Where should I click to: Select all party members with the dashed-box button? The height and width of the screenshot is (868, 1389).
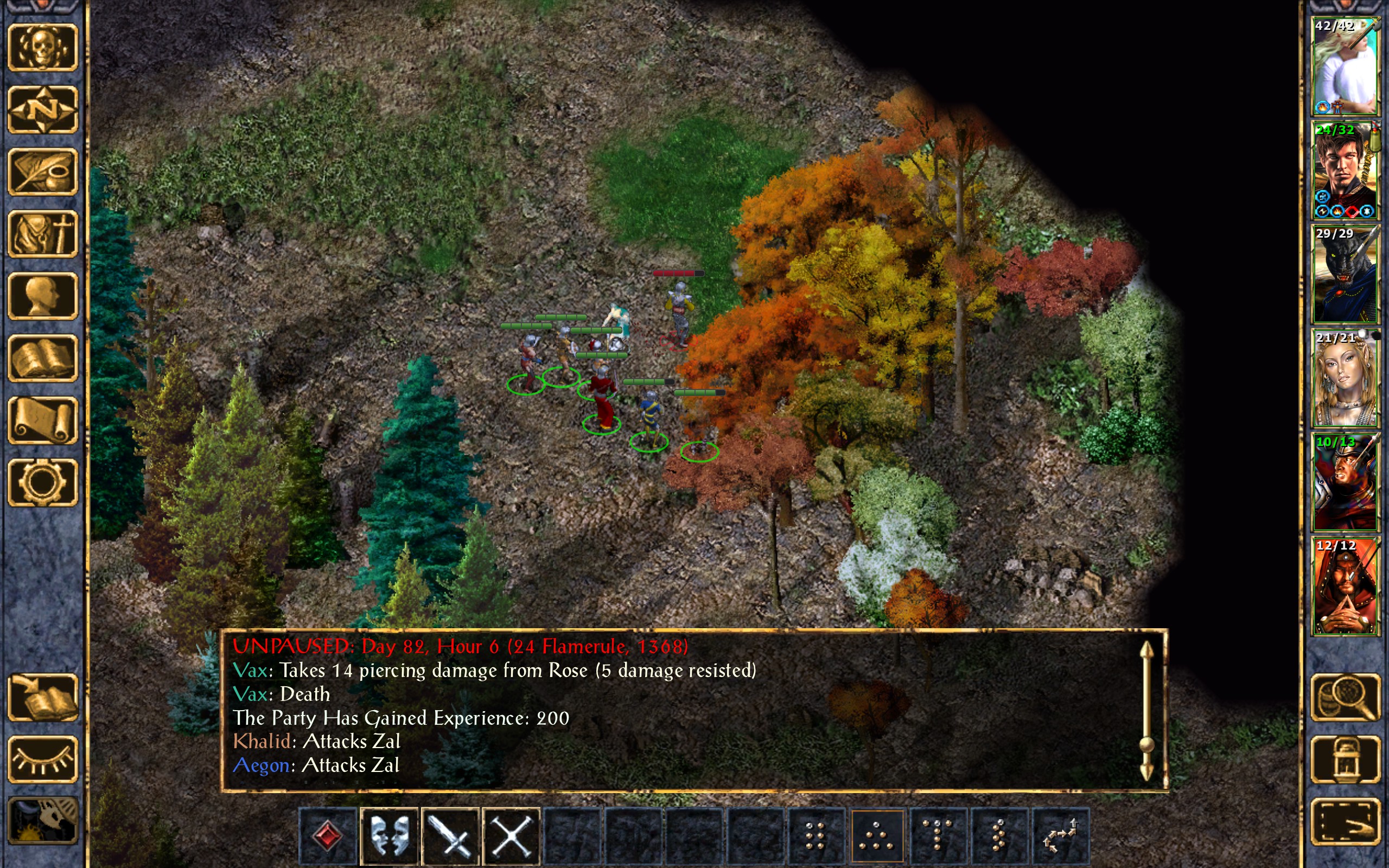[1346, 821]
